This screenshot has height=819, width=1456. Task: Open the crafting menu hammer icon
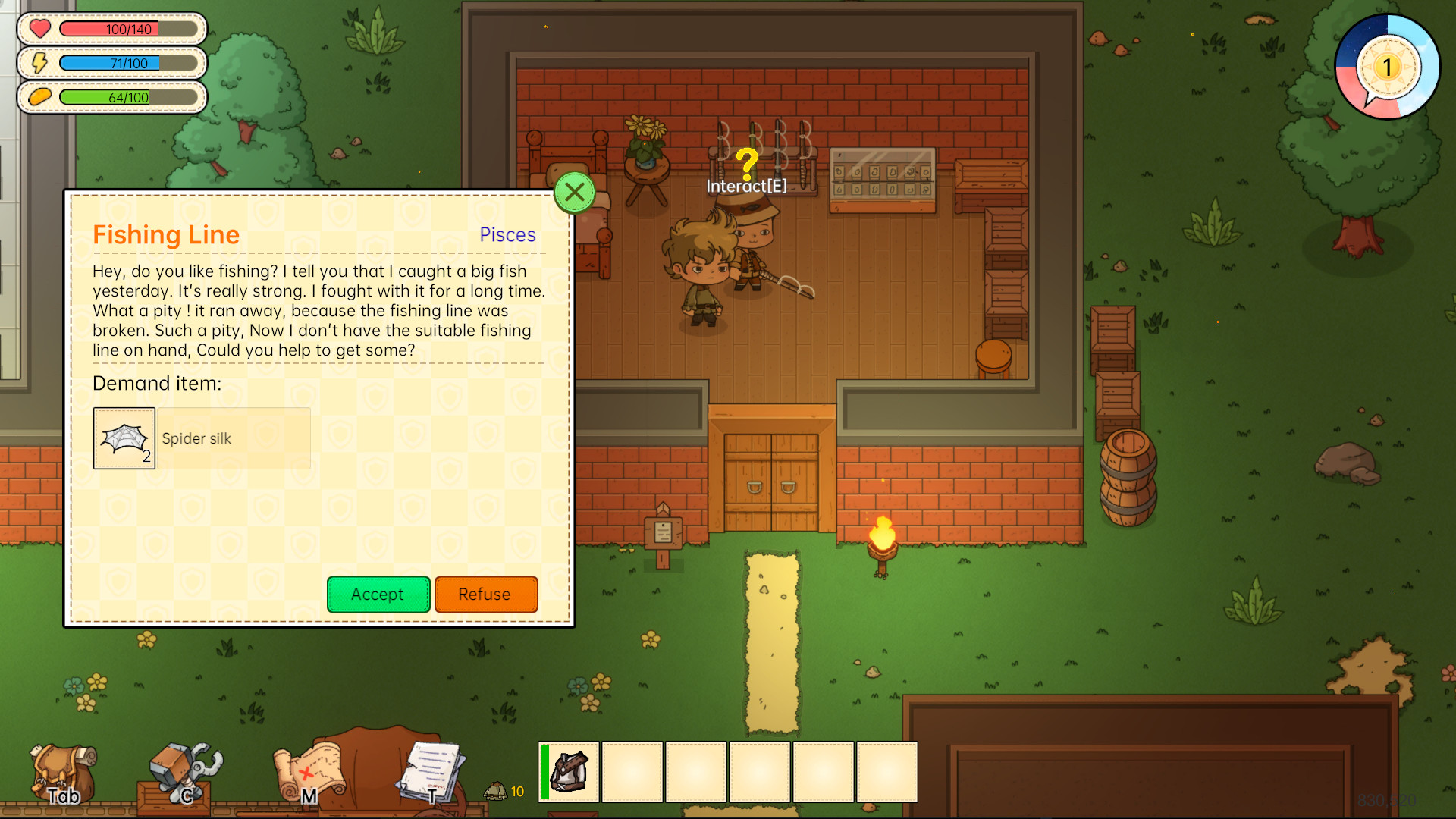[x=182, y=766]
